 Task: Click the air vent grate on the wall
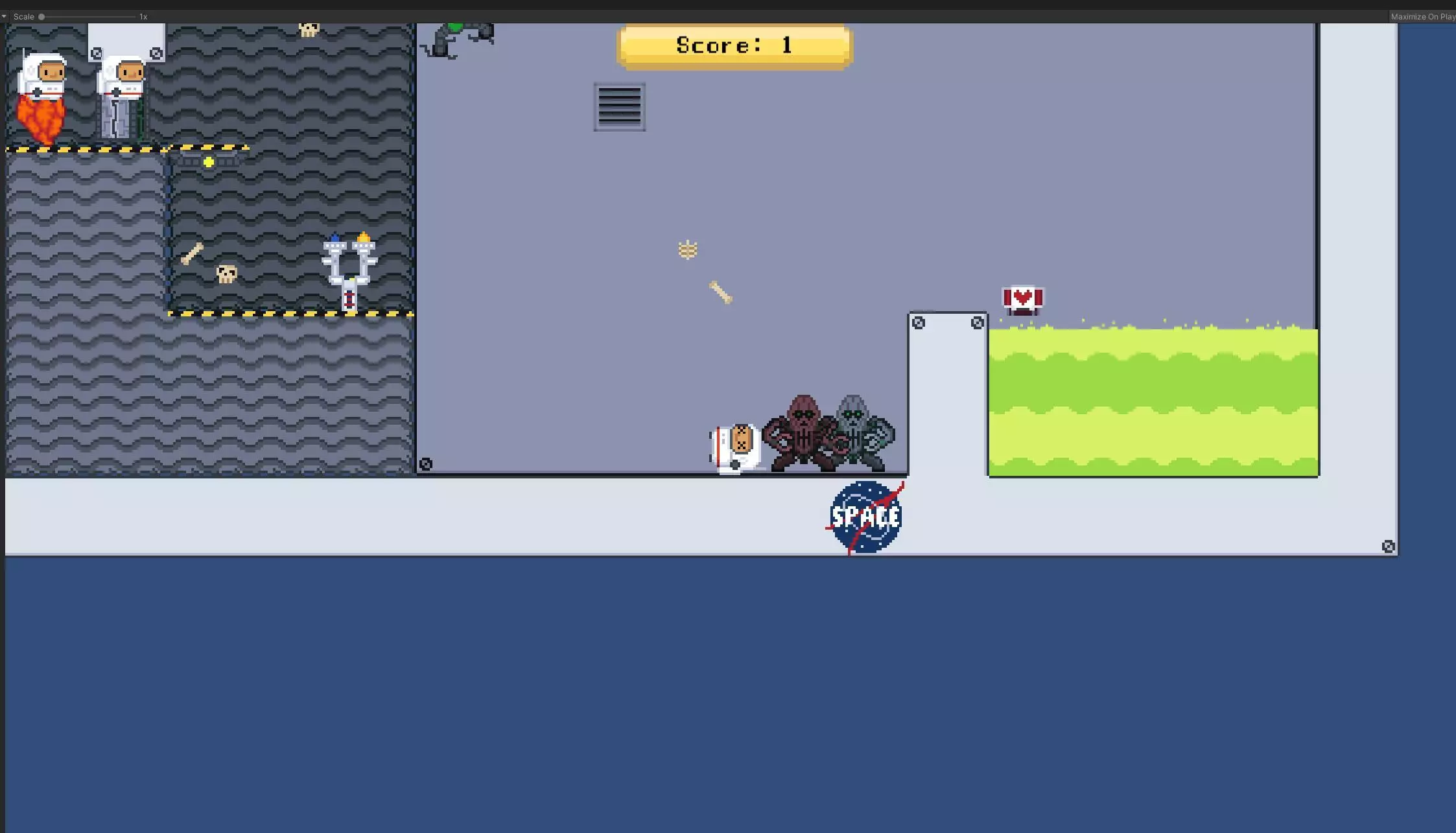tap(619, 108)
